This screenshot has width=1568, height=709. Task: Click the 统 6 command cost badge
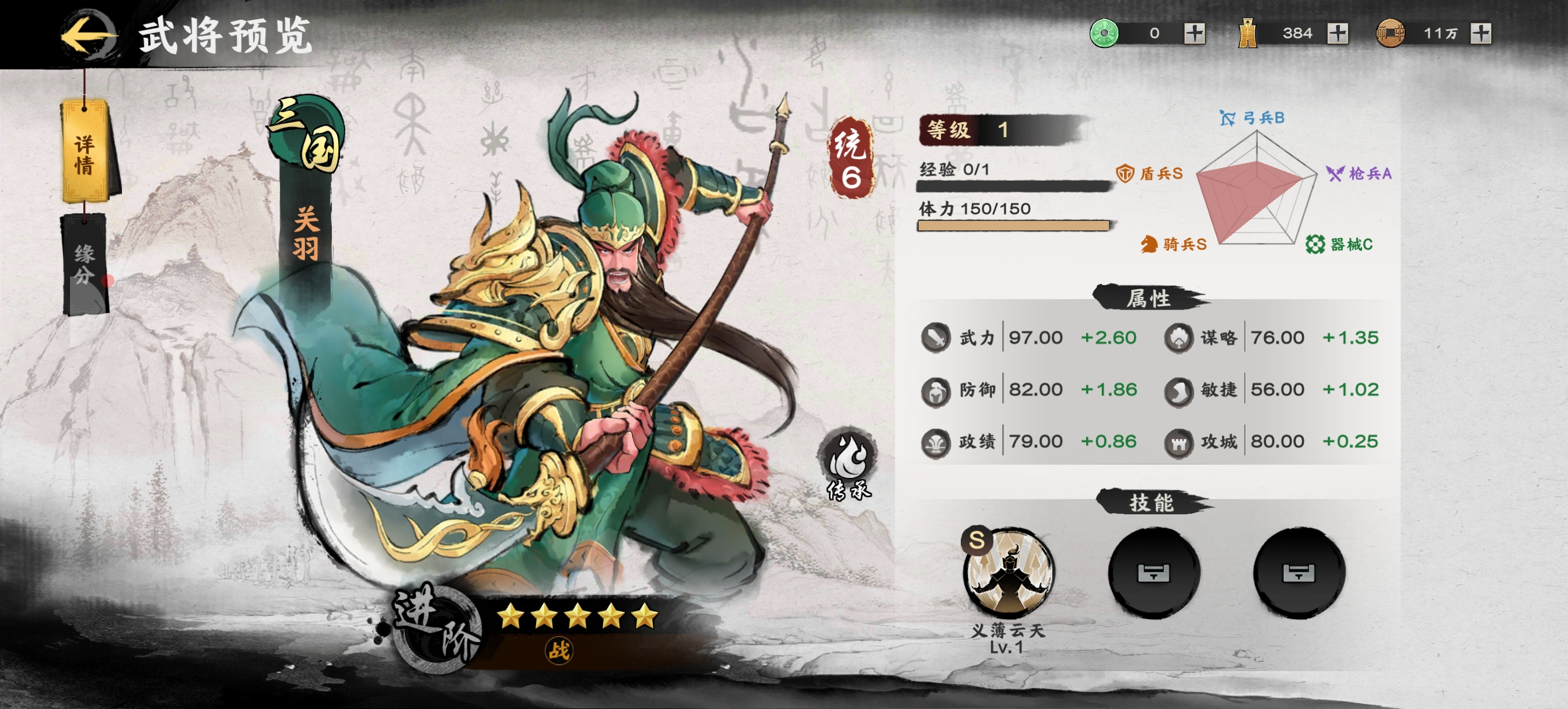[850, 158]
